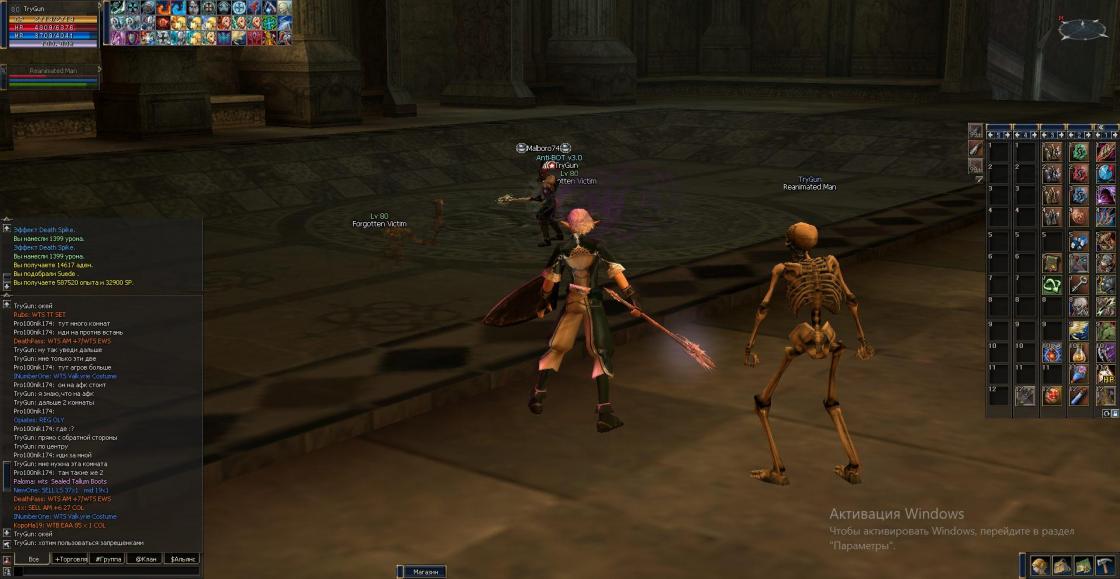Click the compass radar
The image size is (1120, 579).
click(x=1083, y=29)
